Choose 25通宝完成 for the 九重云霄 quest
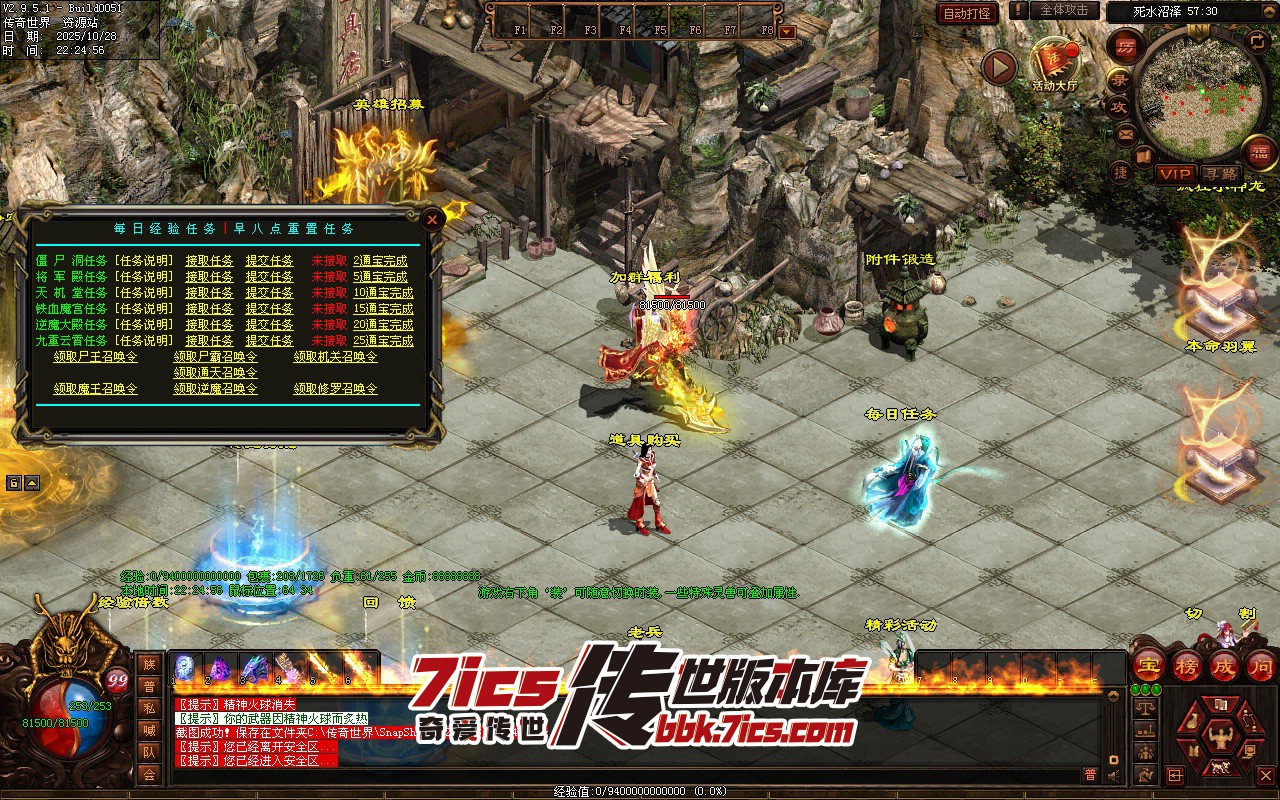 click(382, 341)
